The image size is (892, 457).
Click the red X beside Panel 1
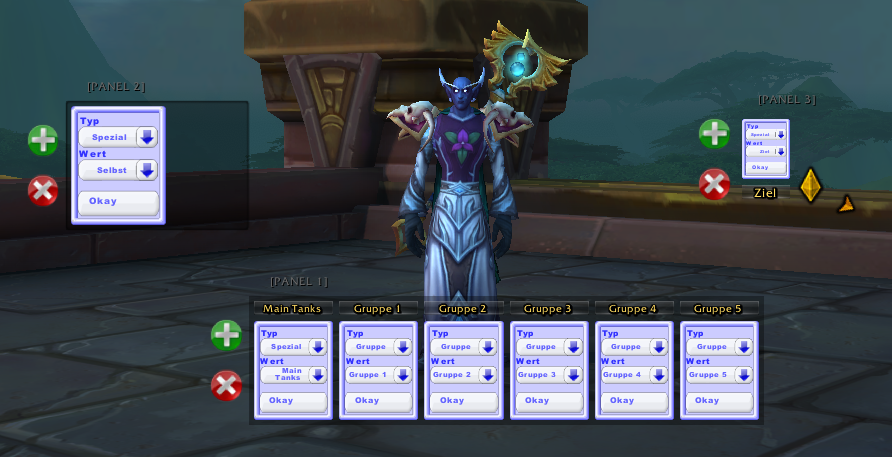pyautogui.click(x=226, y=385)
